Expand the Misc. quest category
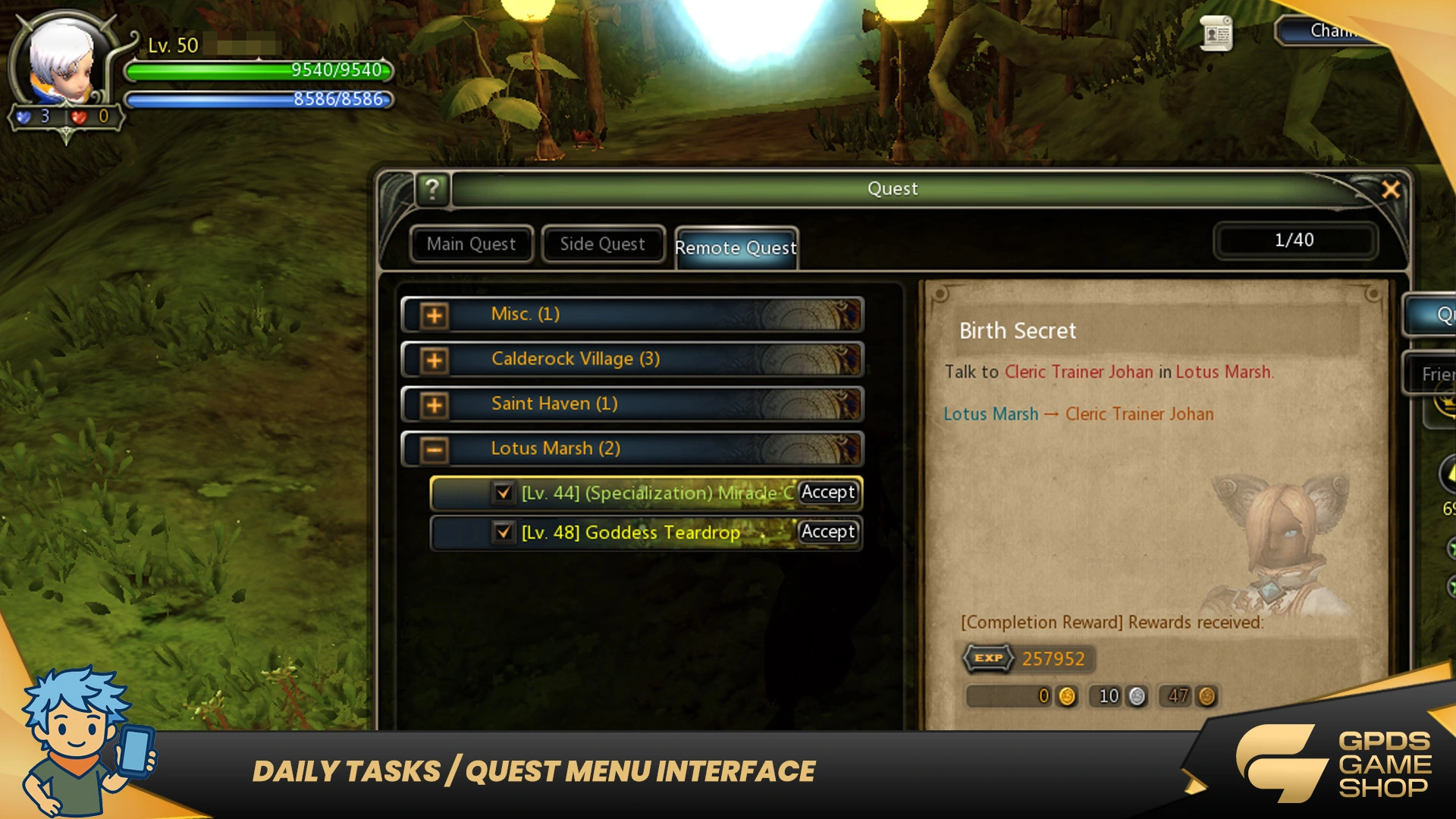The height and width of the screenshot is (819, 1456). click(435, 315)
